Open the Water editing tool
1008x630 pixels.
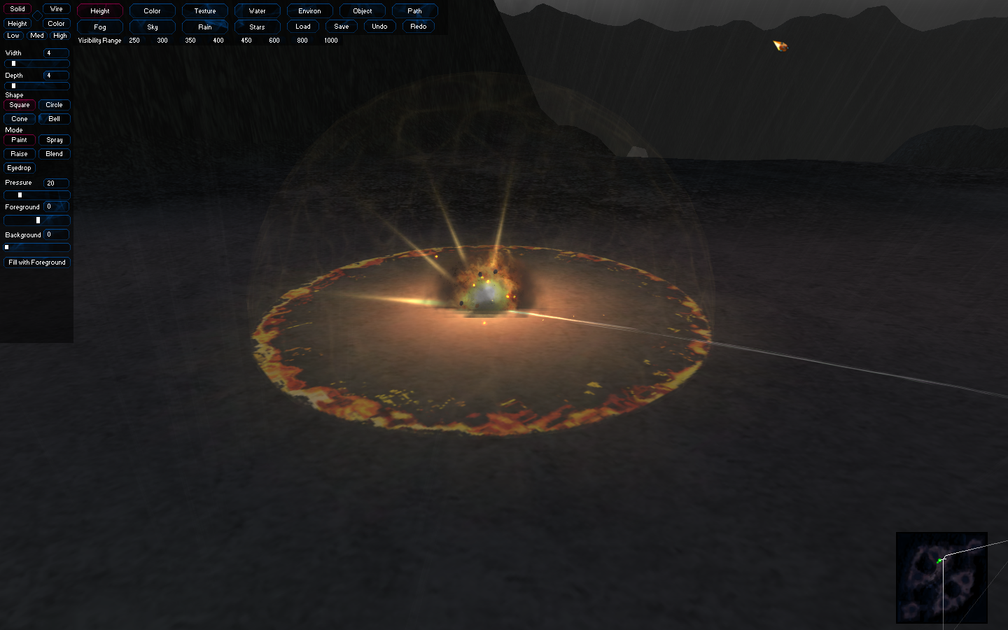point(257,11)
